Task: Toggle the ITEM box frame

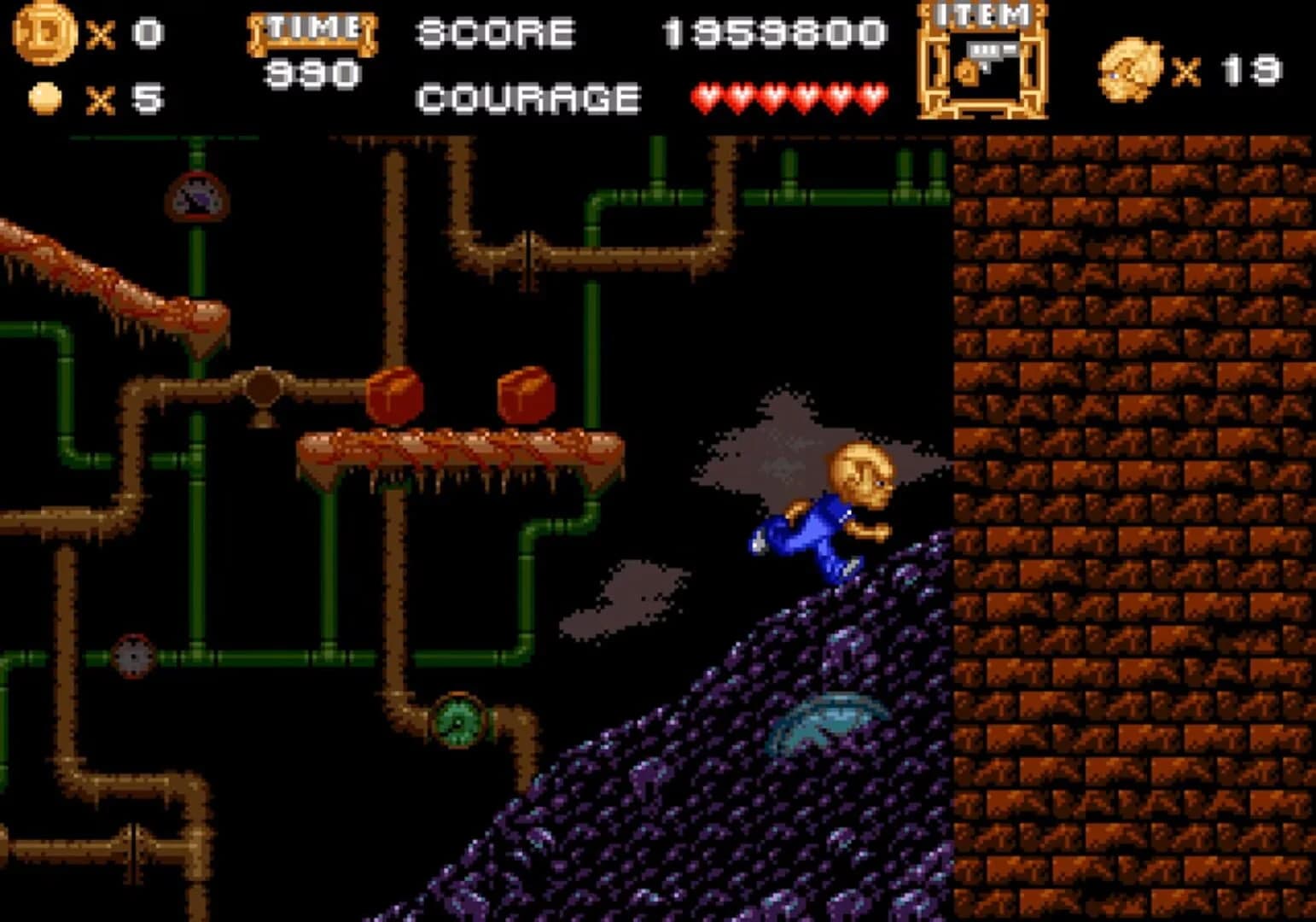Action: click(x=983, y=64)
